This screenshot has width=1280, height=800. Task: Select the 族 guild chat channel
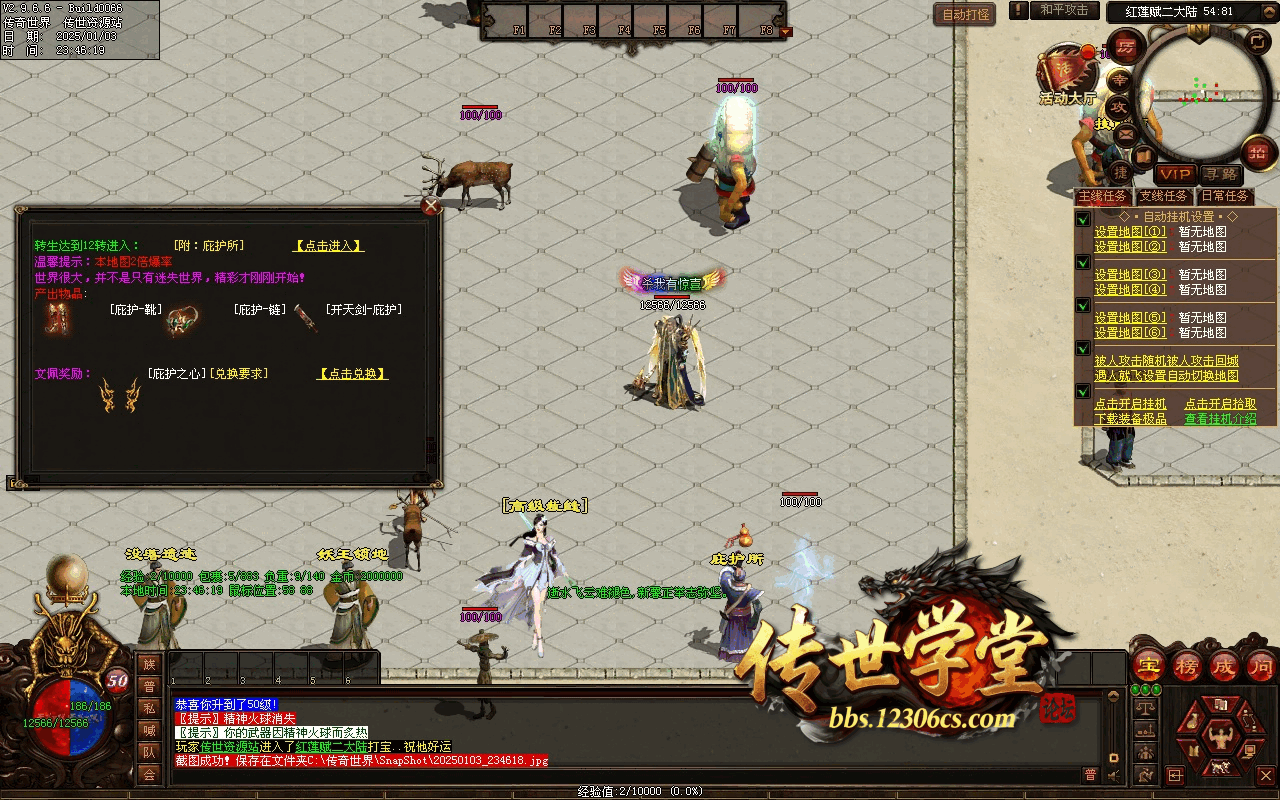[x=149, y=665]
